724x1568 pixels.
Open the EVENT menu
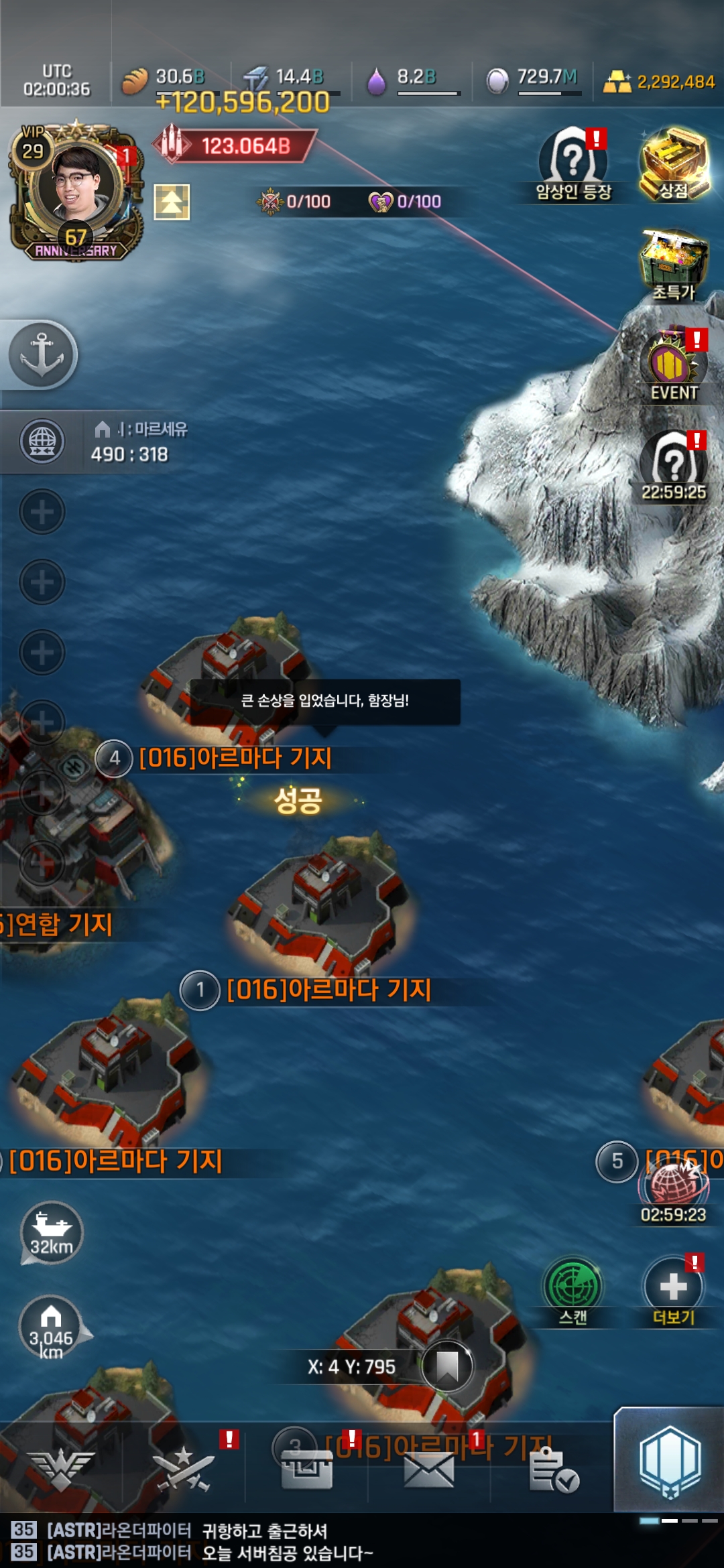[x=674, y=365]
